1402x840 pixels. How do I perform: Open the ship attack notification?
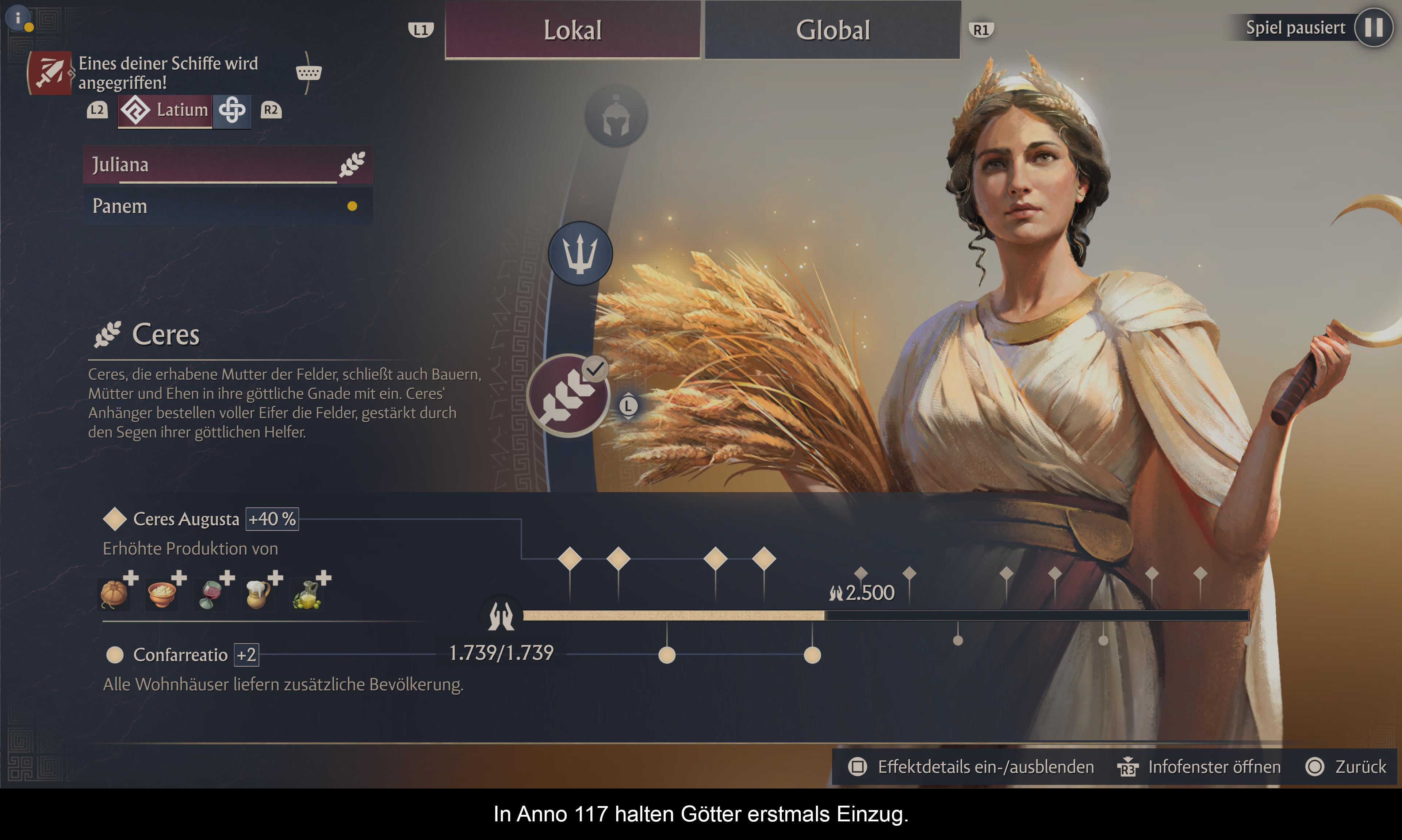[50, 73]
